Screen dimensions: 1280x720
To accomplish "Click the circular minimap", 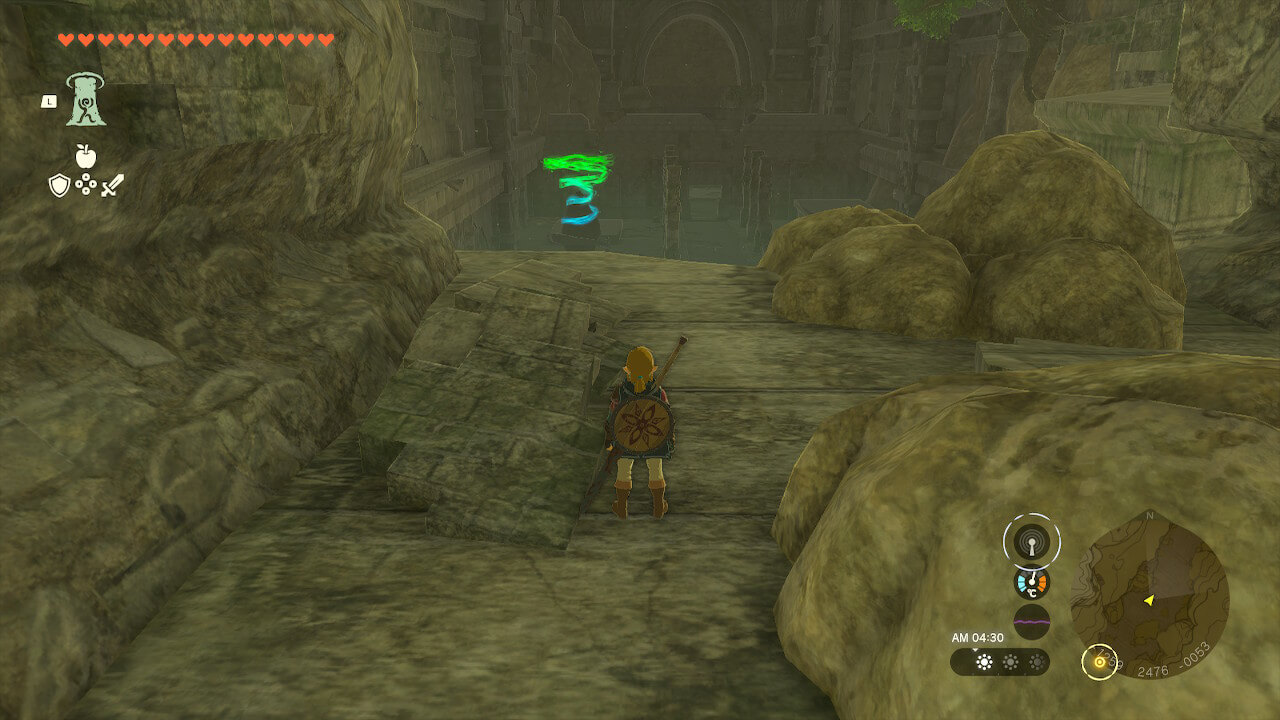I will (1149, 596).
